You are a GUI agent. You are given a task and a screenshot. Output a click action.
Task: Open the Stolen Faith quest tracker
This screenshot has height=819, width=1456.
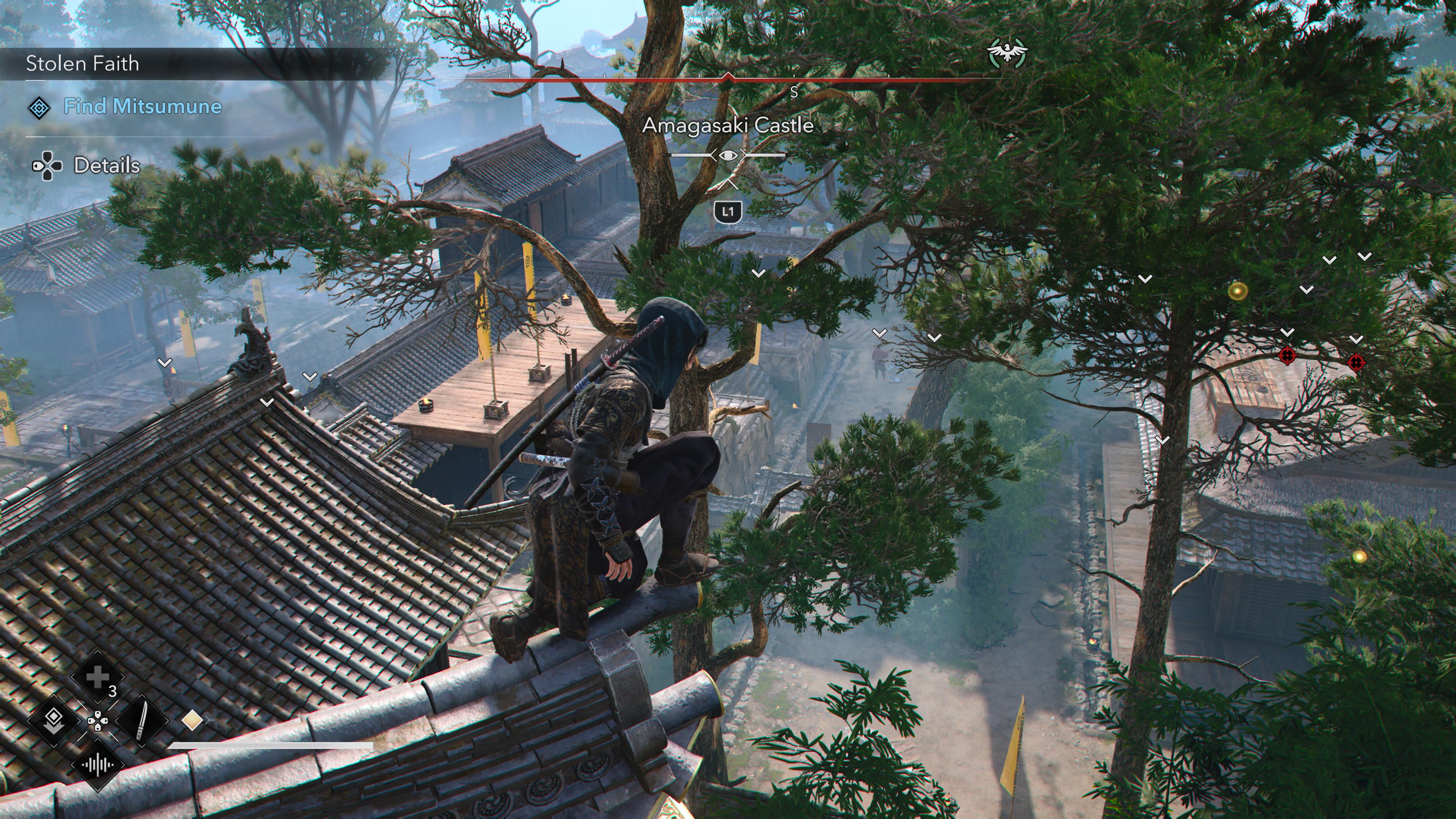(83, 63)
